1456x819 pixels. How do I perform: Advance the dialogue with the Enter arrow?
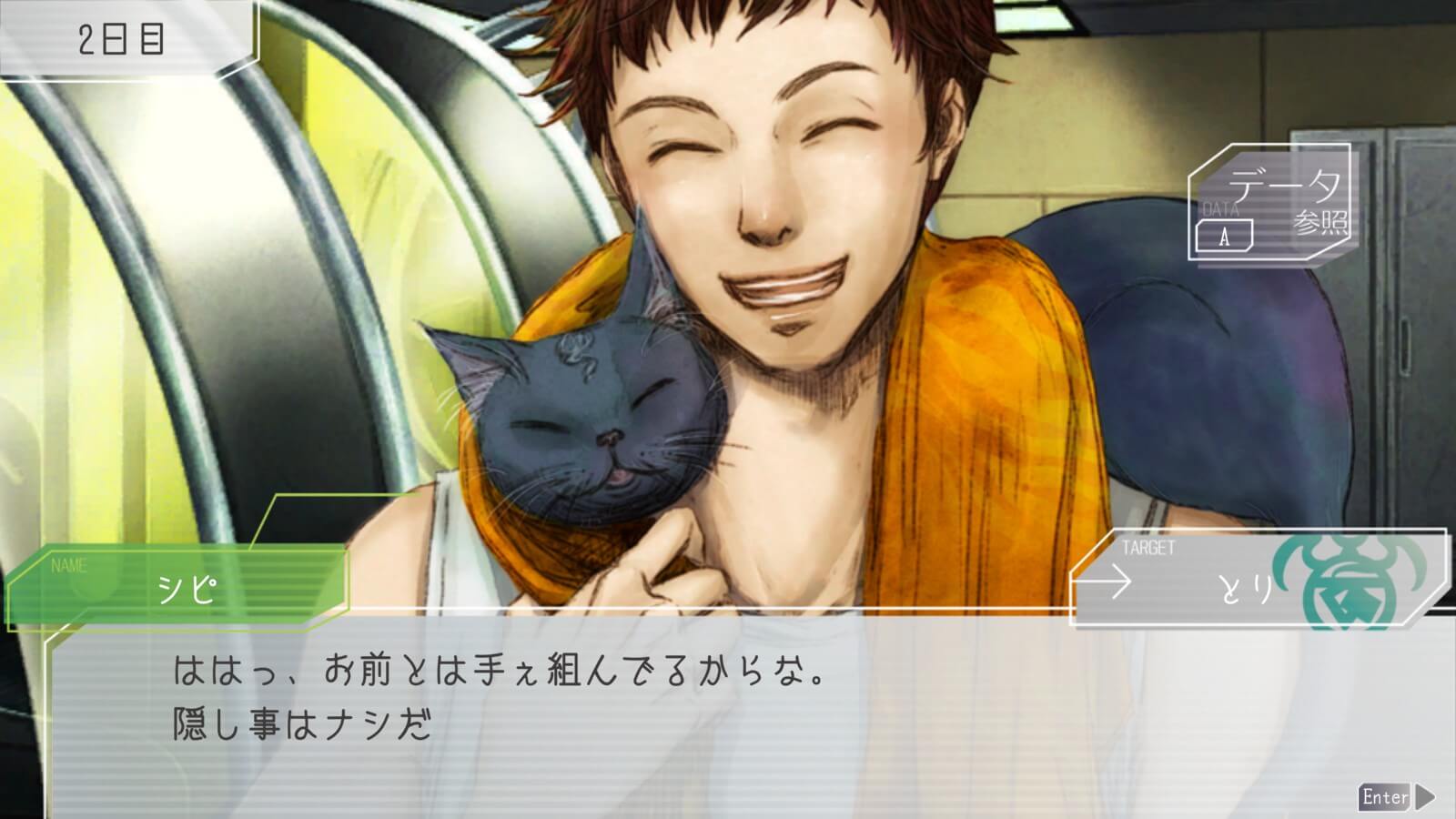click(x=1397, y=797)
